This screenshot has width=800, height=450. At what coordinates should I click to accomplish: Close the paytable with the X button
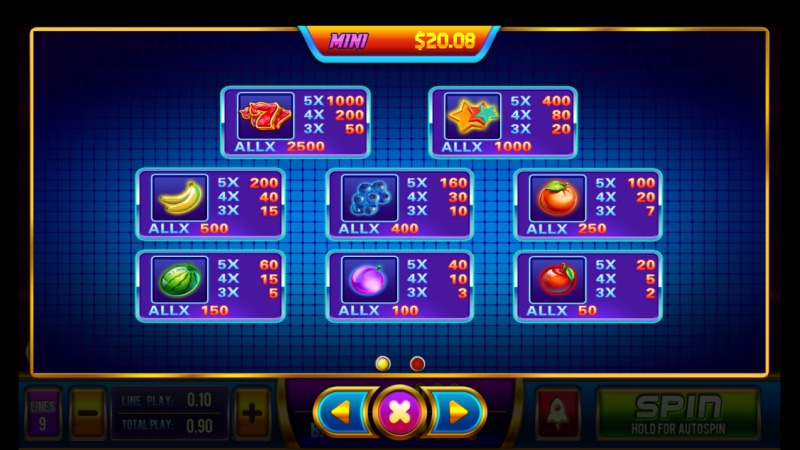pos(399,411)
